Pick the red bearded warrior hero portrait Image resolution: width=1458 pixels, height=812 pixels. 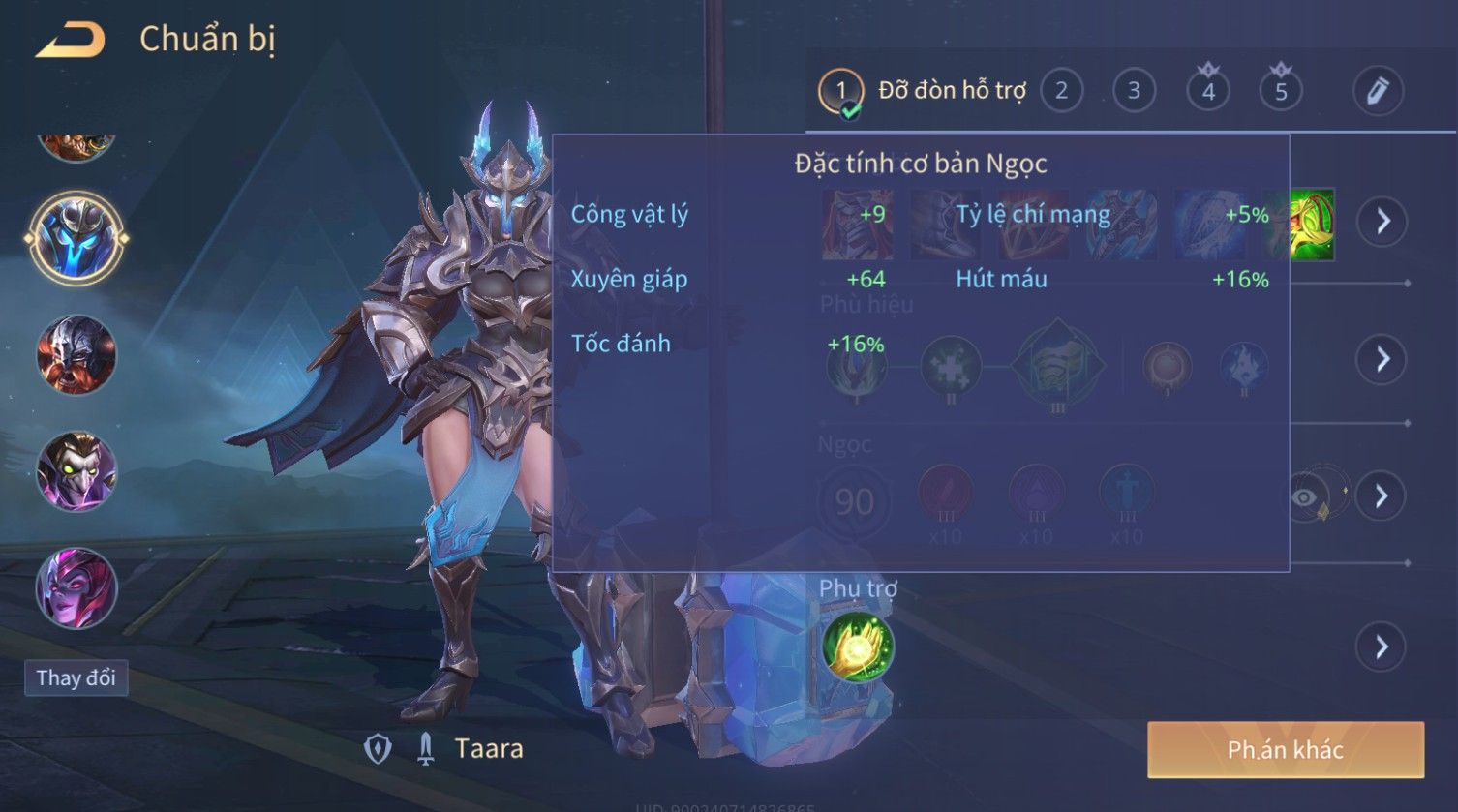click(76, 355)
